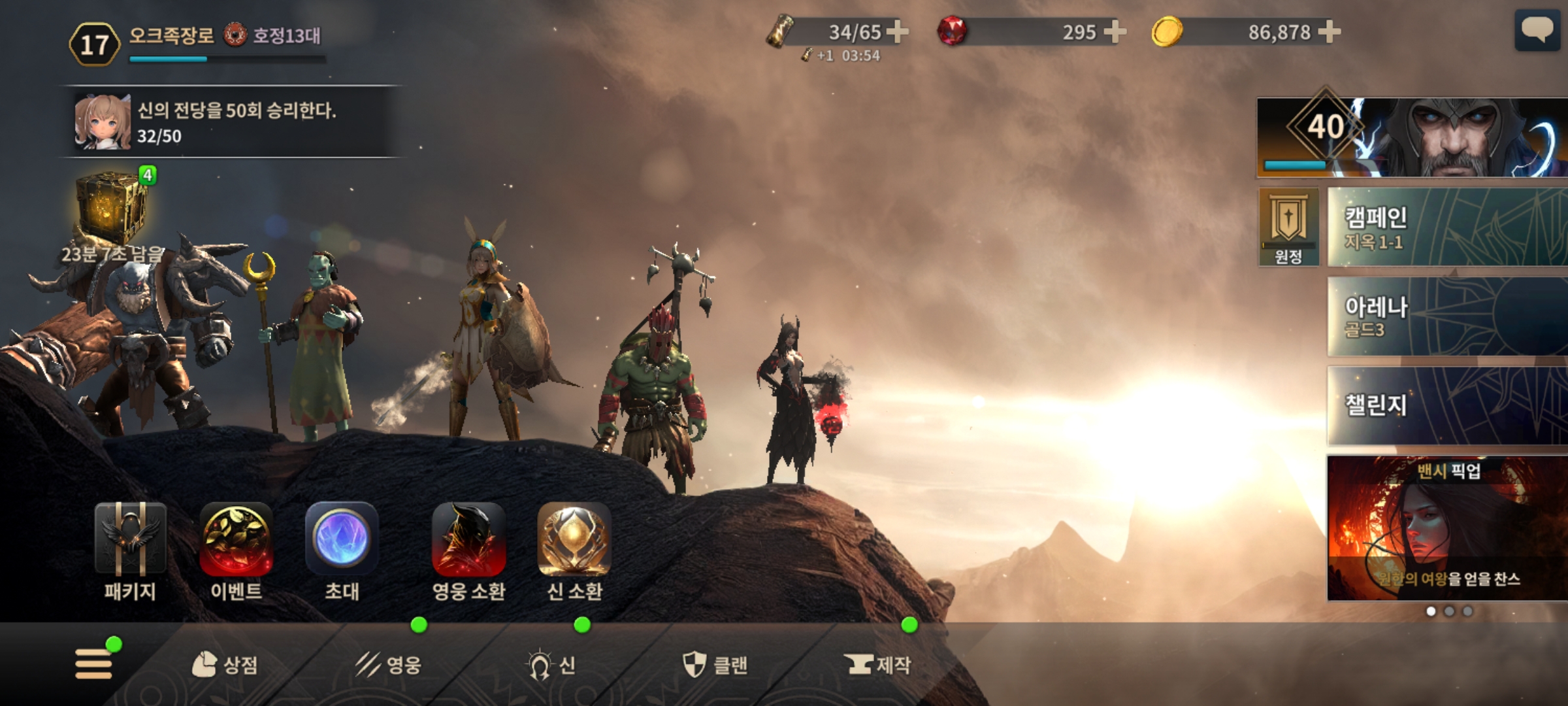Open the 패키지 package offers
The width and height of the screenshot is (1568, 706).
click(x=130, y=550)
